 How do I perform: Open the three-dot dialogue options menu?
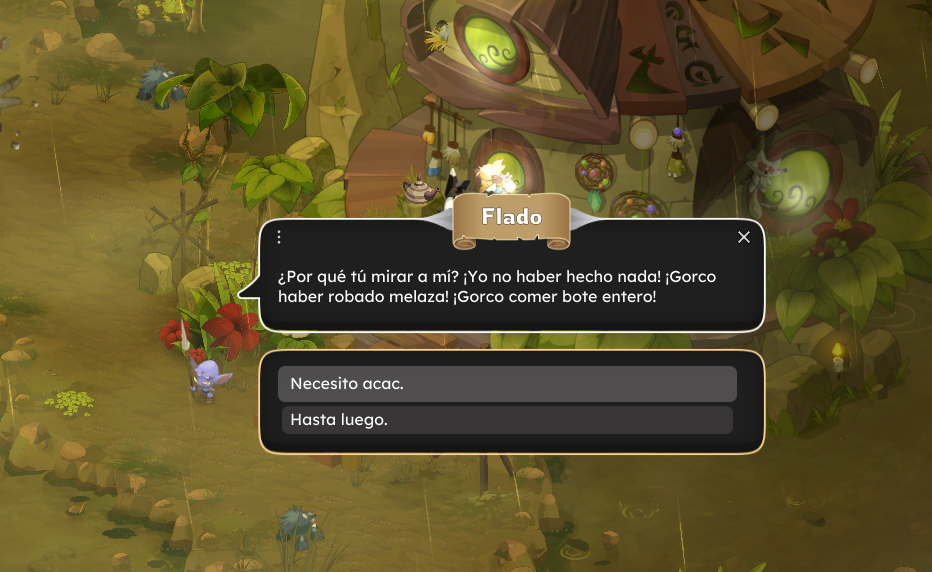click(x=279, y=237)
